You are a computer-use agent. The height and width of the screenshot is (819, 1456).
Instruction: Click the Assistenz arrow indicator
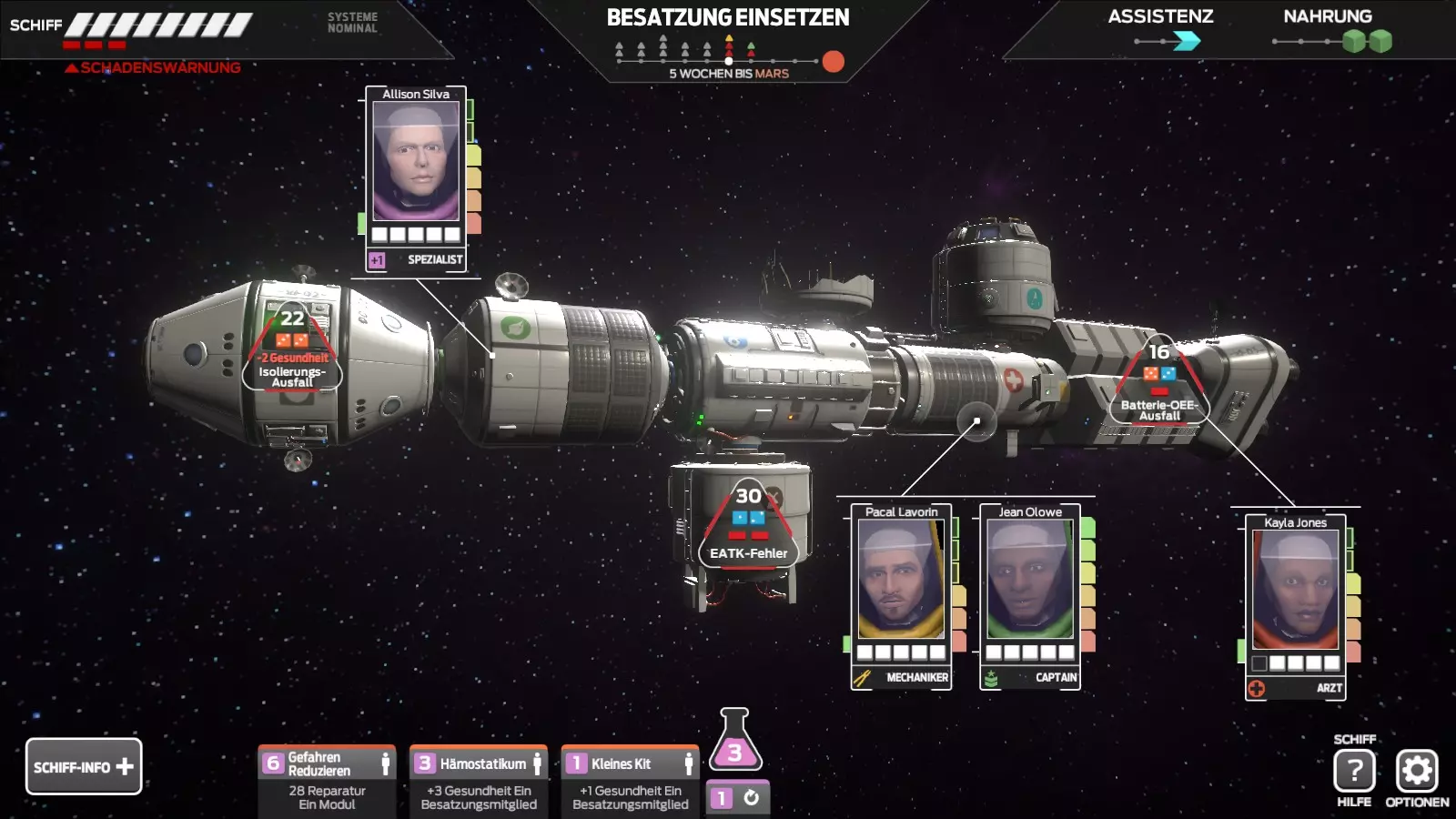[1186, 41]
